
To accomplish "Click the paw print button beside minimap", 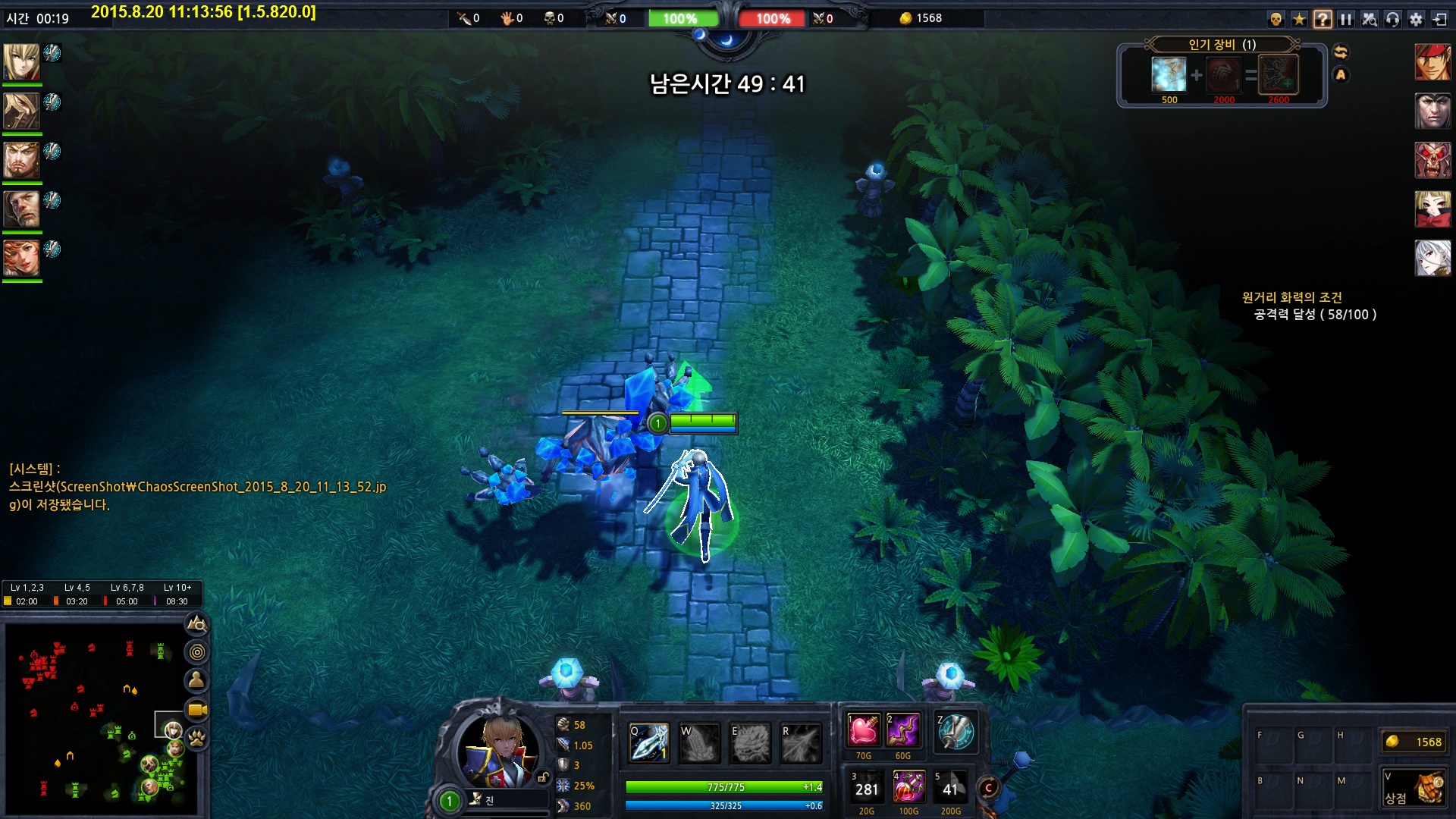I will tap(197, 739).
